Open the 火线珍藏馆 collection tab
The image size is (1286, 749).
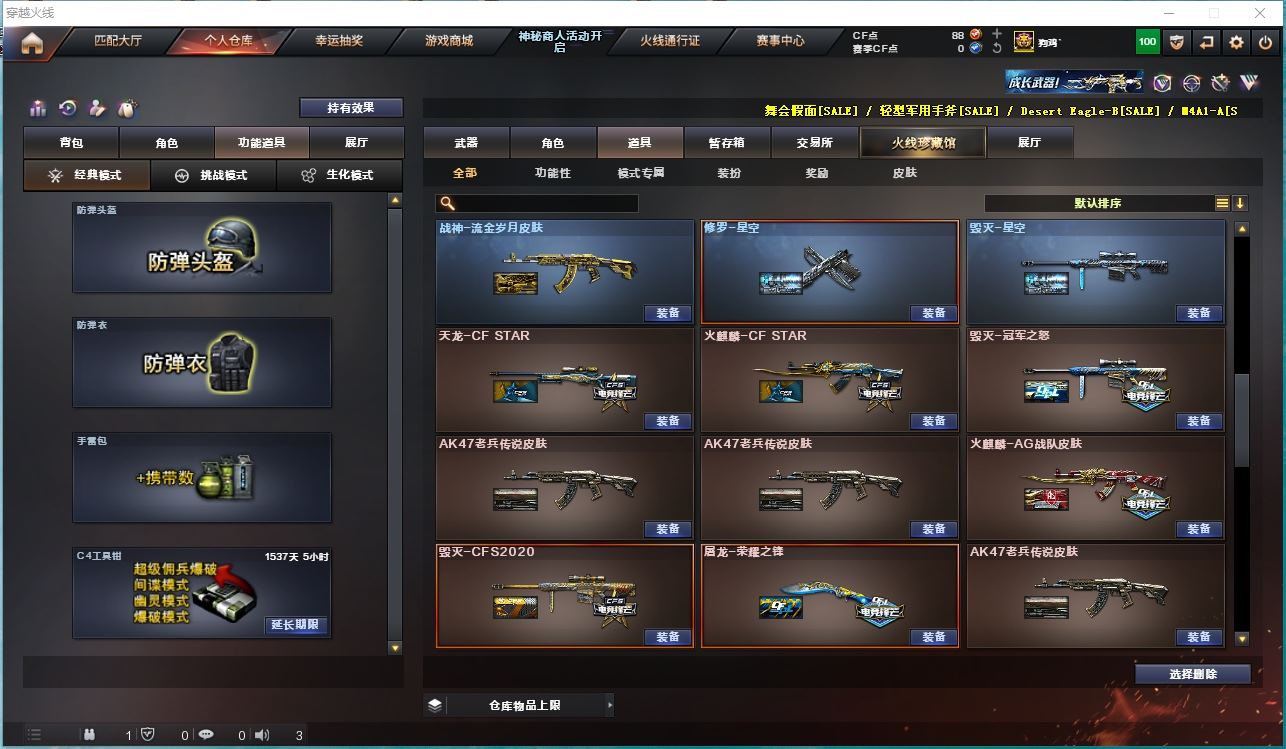click(923, 143)
